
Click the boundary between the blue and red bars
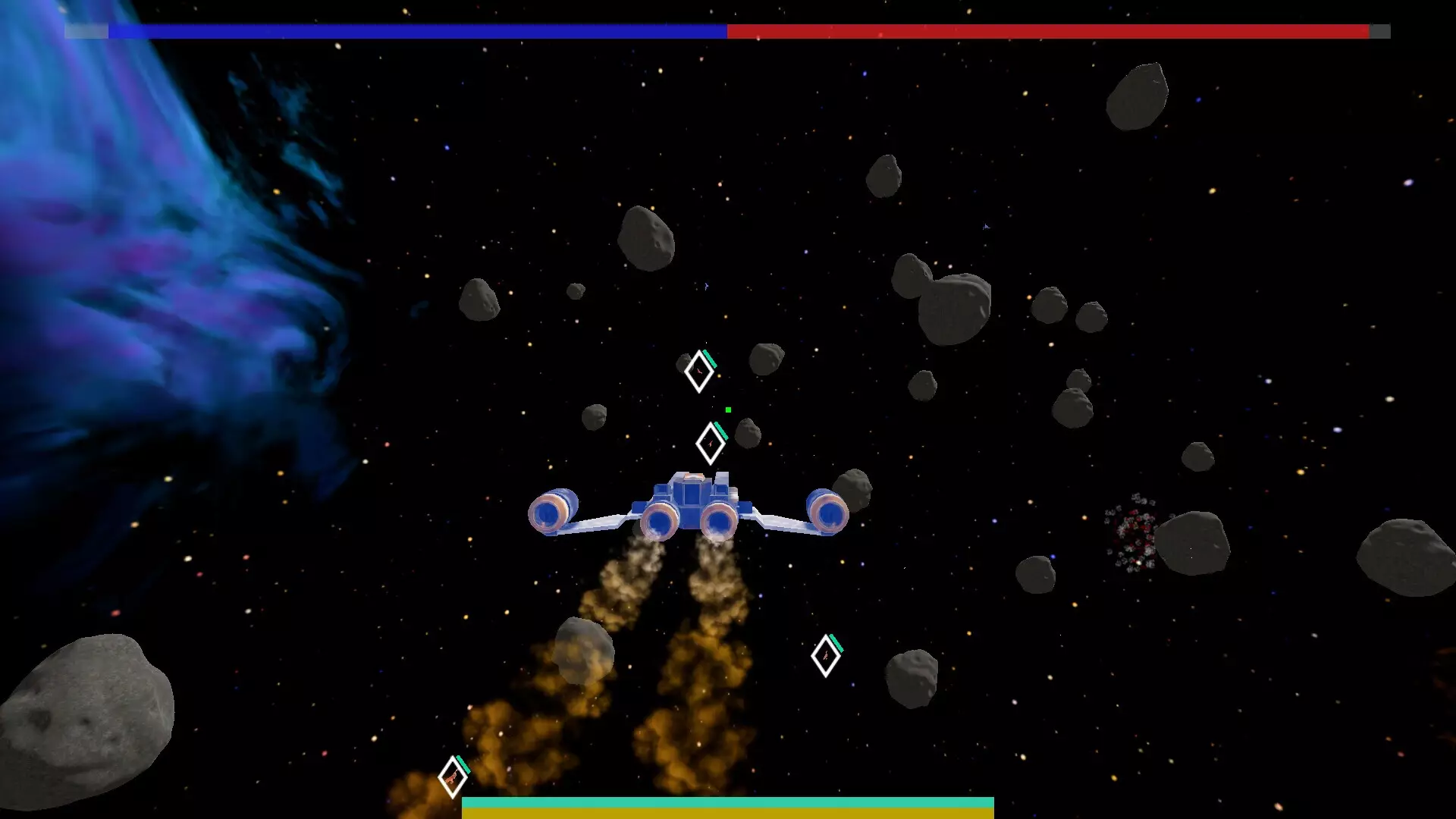[726, 32]
